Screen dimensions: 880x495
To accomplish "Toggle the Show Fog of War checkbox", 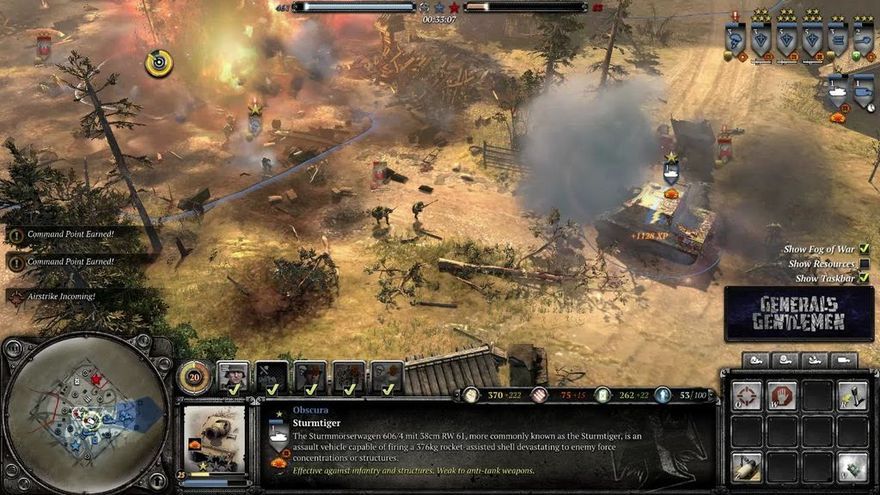I will click(x=863, y=249).
